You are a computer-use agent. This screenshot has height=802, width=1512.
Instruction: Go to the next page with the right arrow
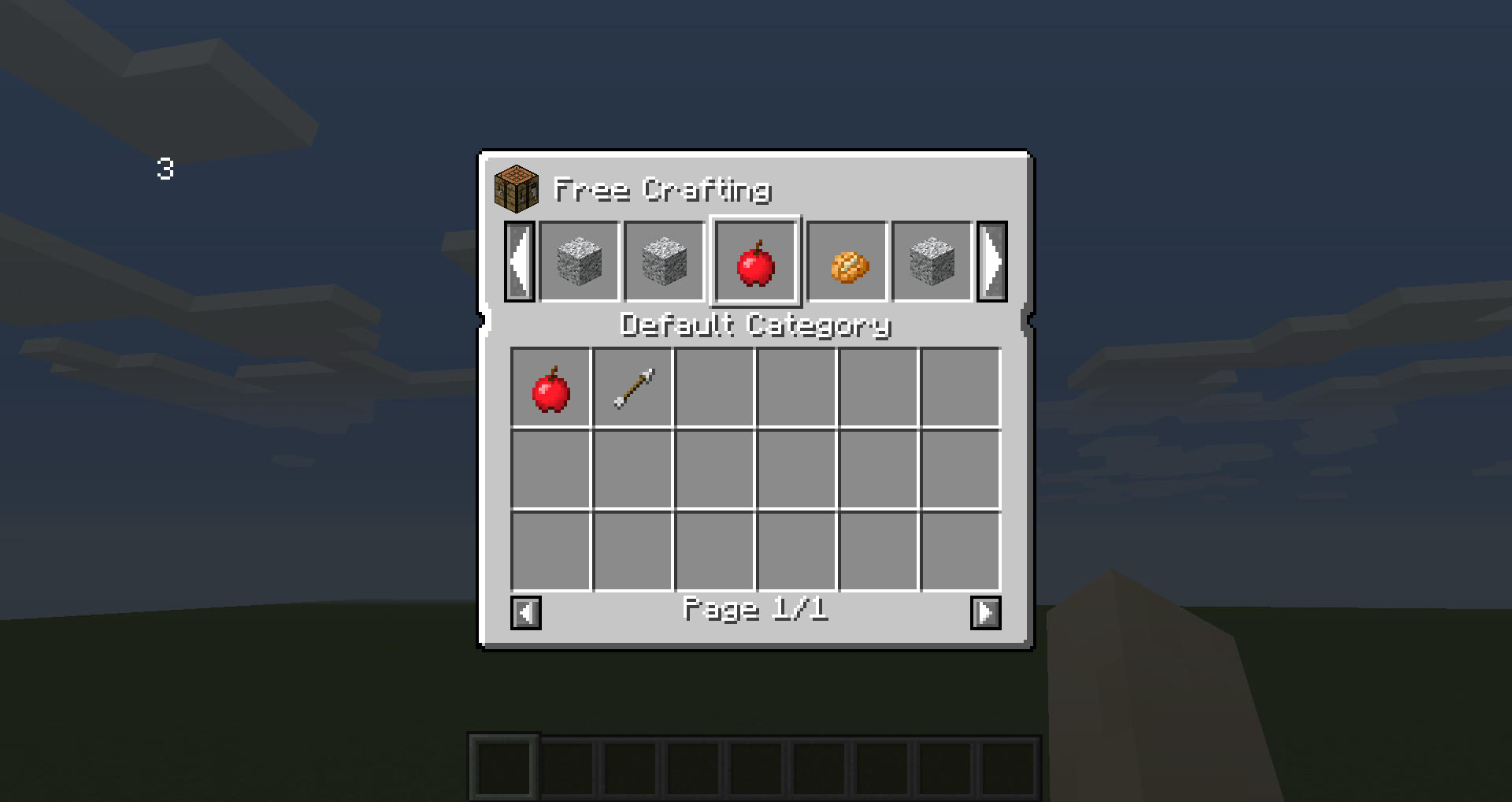(x=985, y=613)
